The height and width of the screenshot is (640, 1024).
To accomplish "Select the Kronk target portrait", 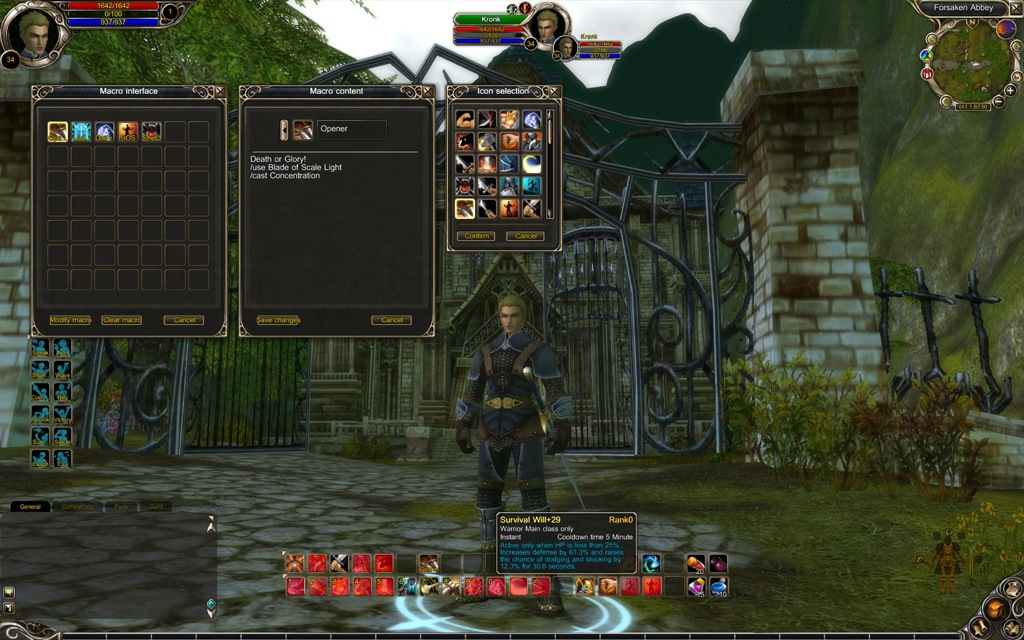I will tap(547, 26).
